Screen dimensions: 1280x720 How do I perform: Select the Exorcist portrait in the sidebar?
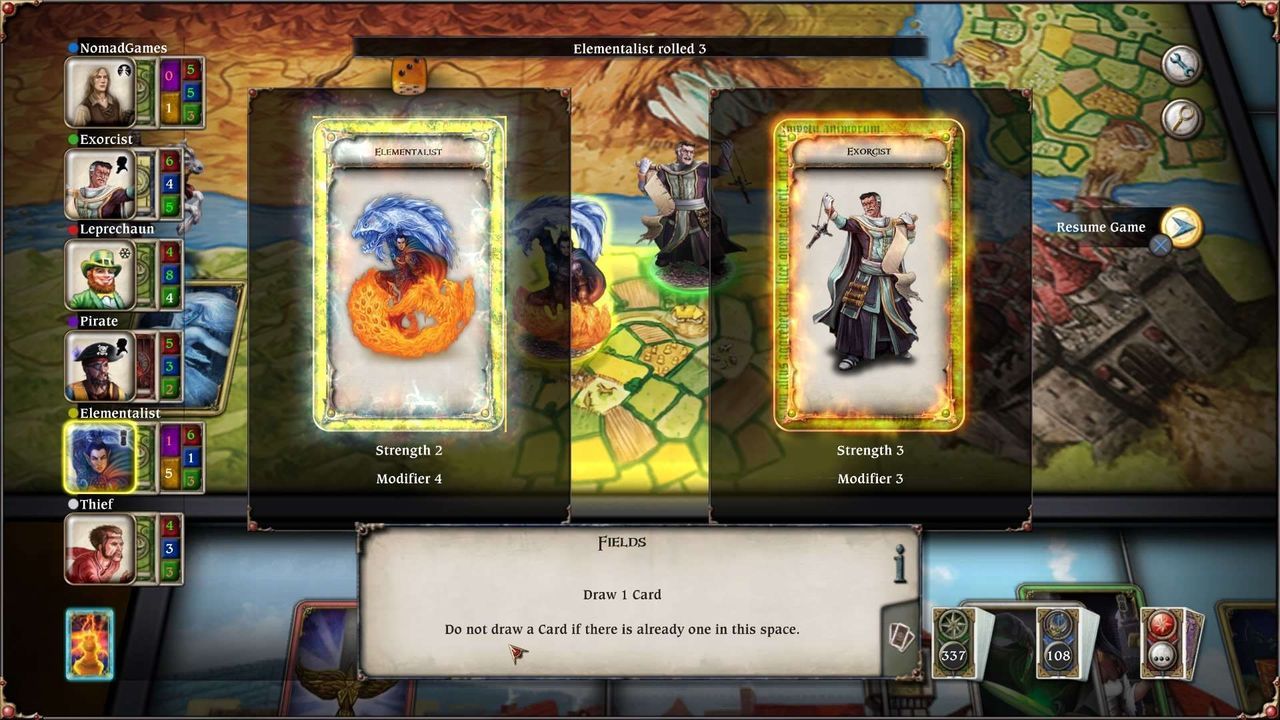(100, 184)
